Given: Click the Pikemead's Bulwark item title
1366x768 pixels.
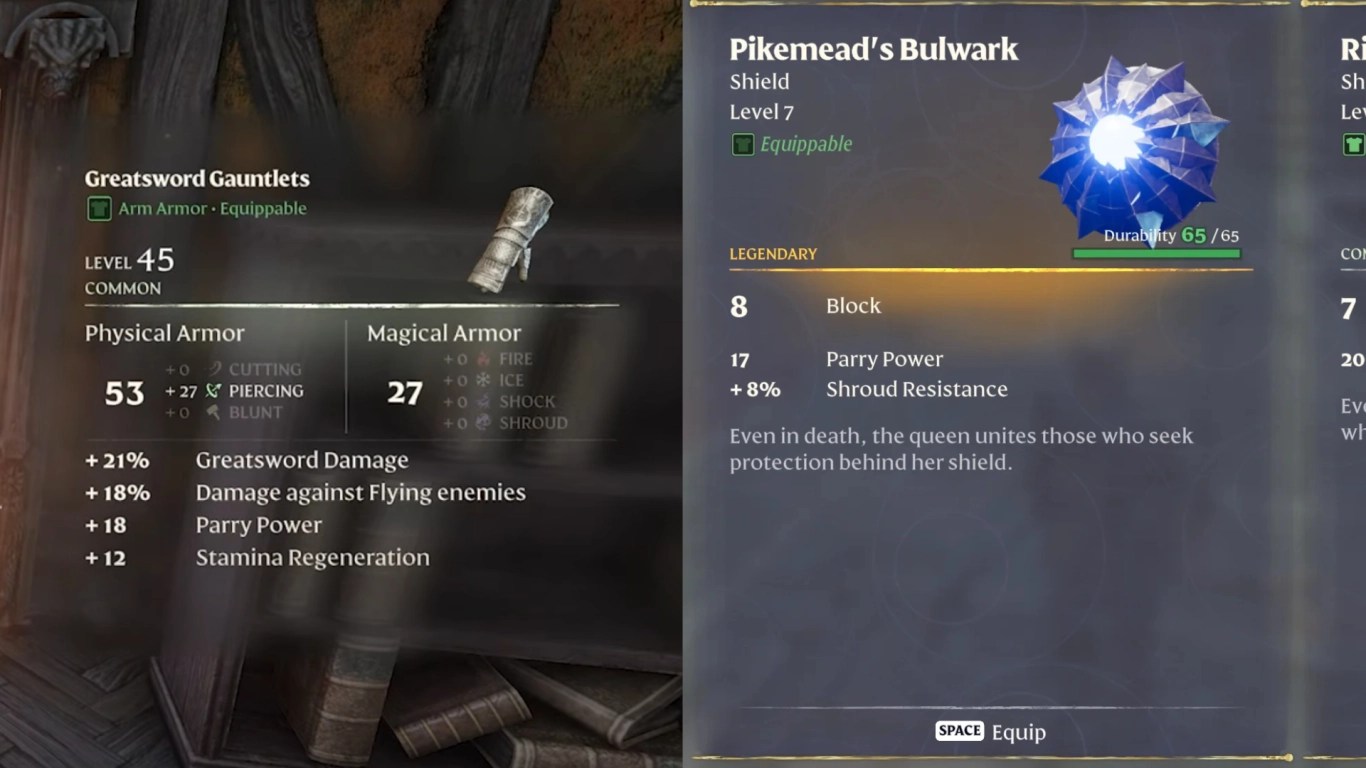Looking at the screenshot, I should 873,48.
